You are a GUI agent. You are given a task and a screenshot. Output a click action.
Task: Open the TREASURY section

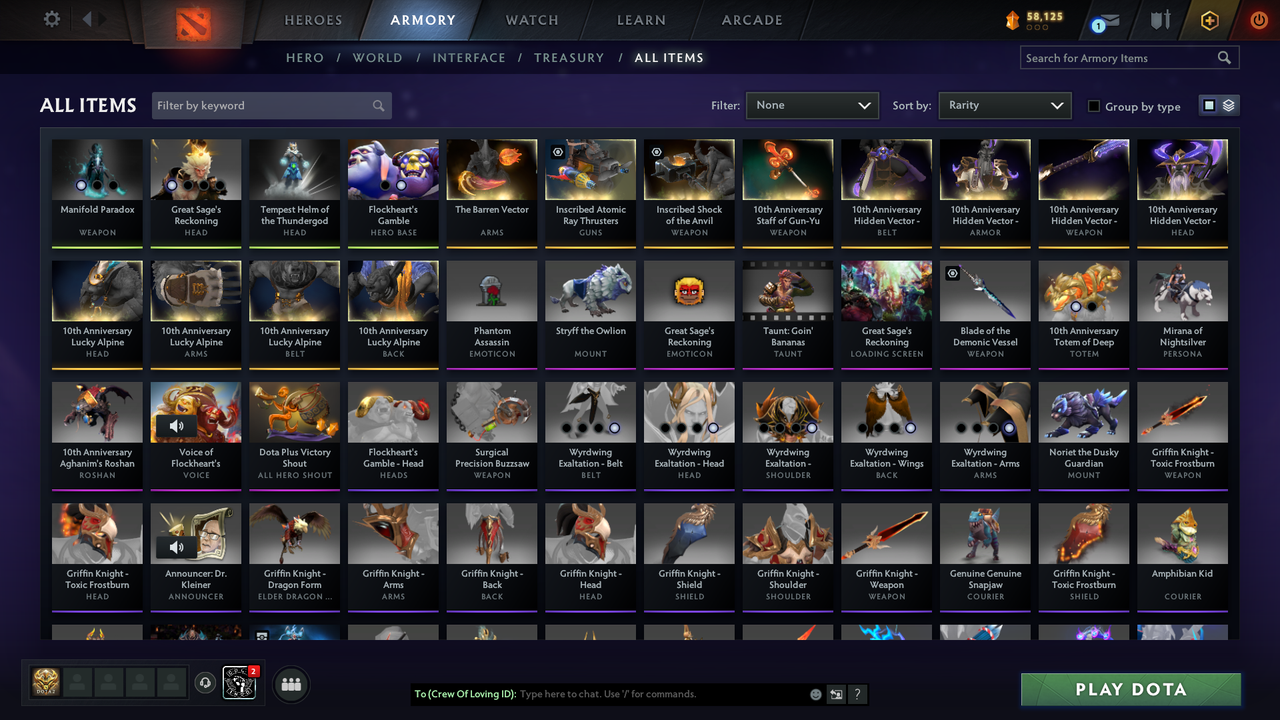[569, 57]
